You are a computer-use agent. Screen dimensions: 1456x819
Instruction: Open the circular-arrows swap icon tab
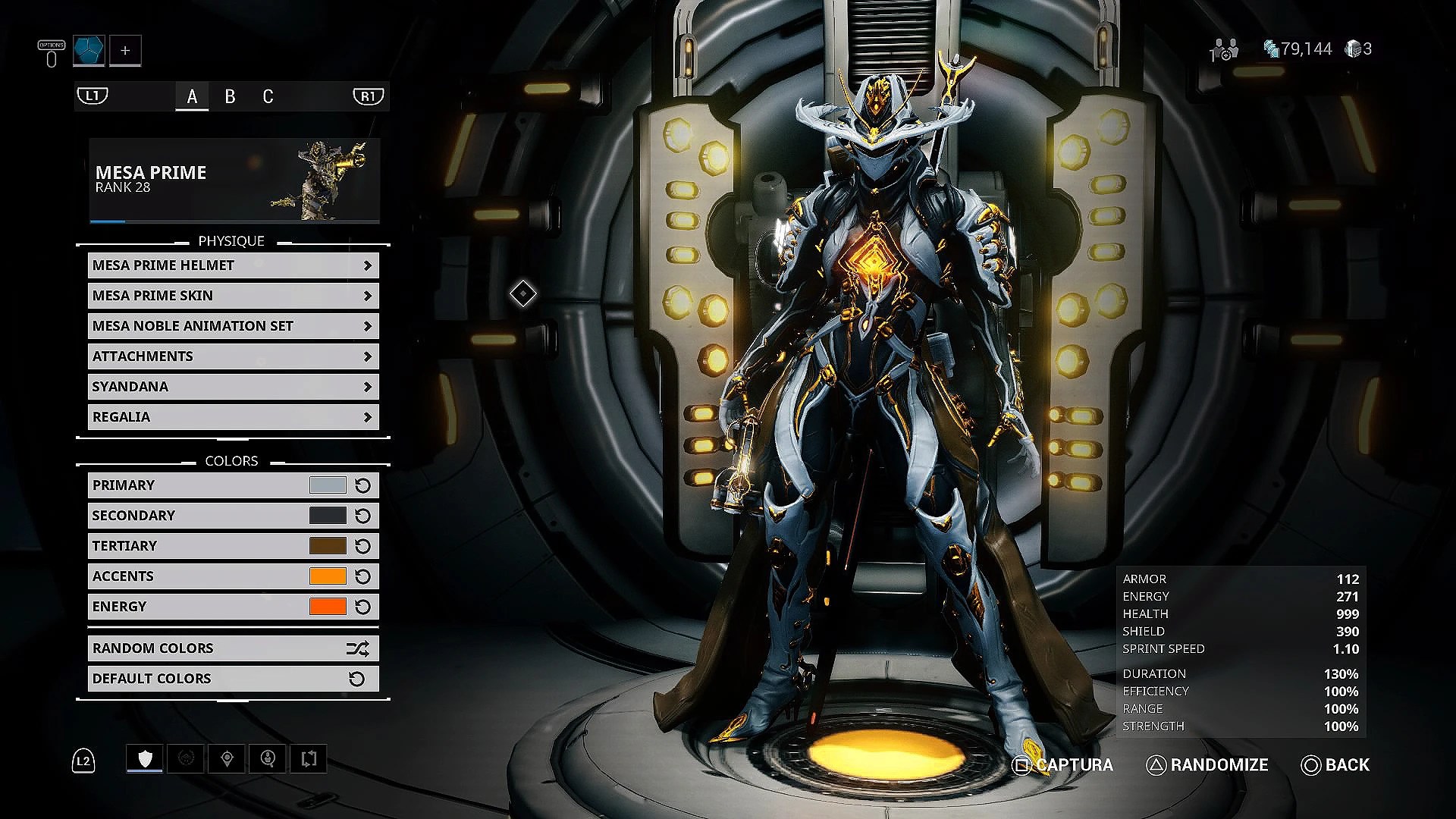pyautogui.click(x=309, y=758)
